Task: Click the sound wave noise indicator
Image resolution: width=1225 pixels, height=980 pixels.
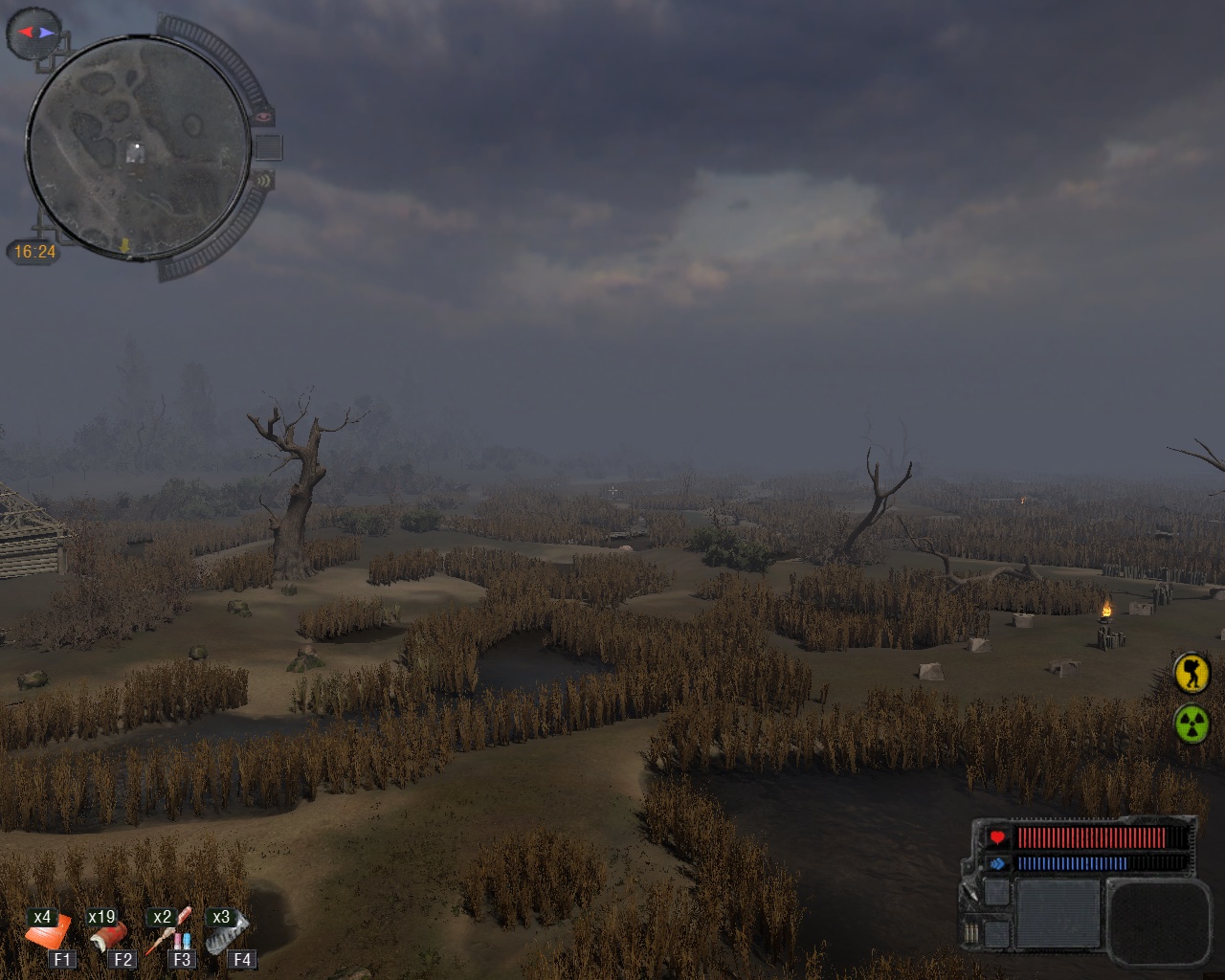Action: [263, 179]
